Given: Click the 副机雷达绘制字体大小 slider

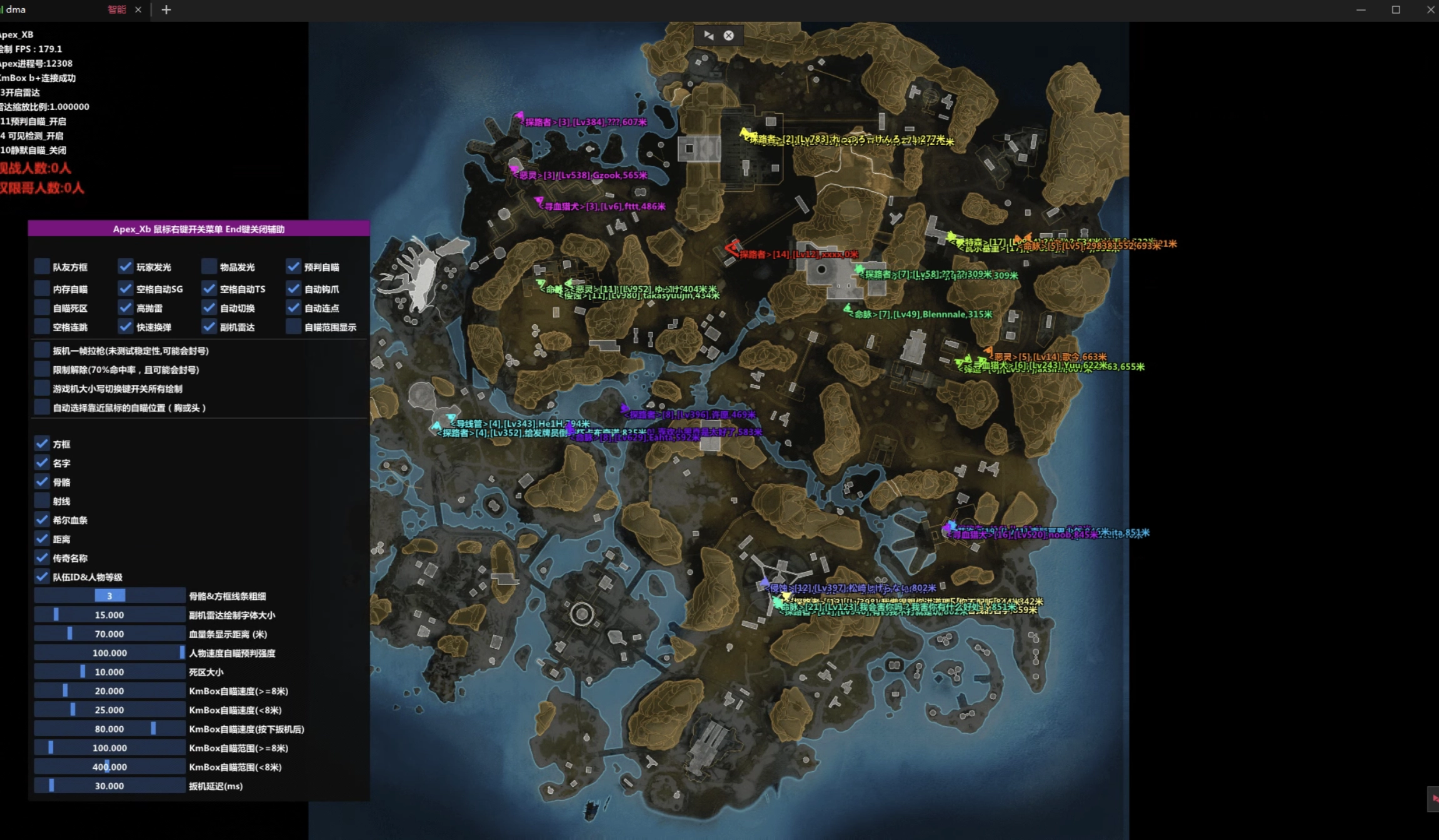Looking at the screenshot, I should tap(109, 615).
